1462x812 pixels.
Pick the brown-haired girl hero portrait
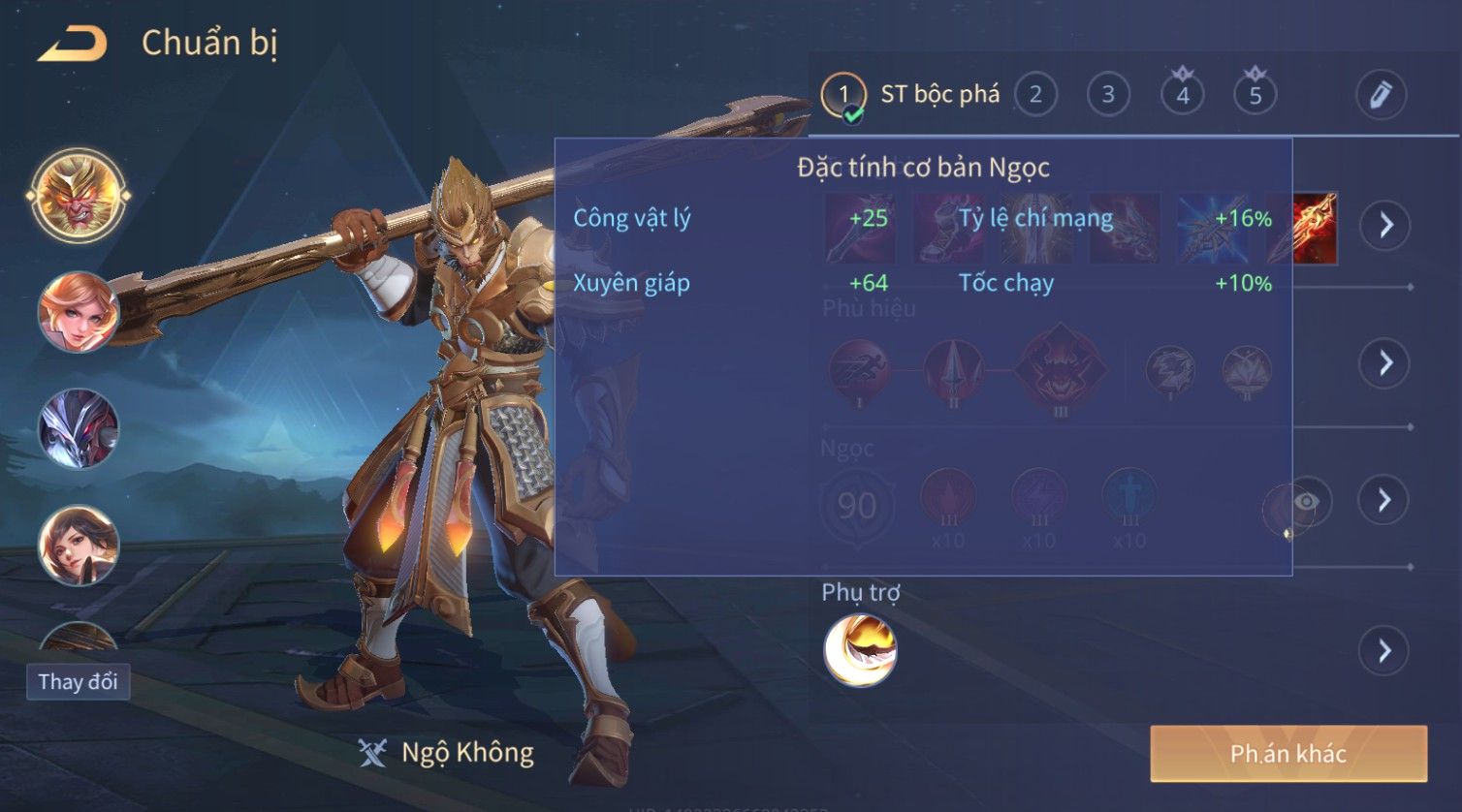coord(79,545)
